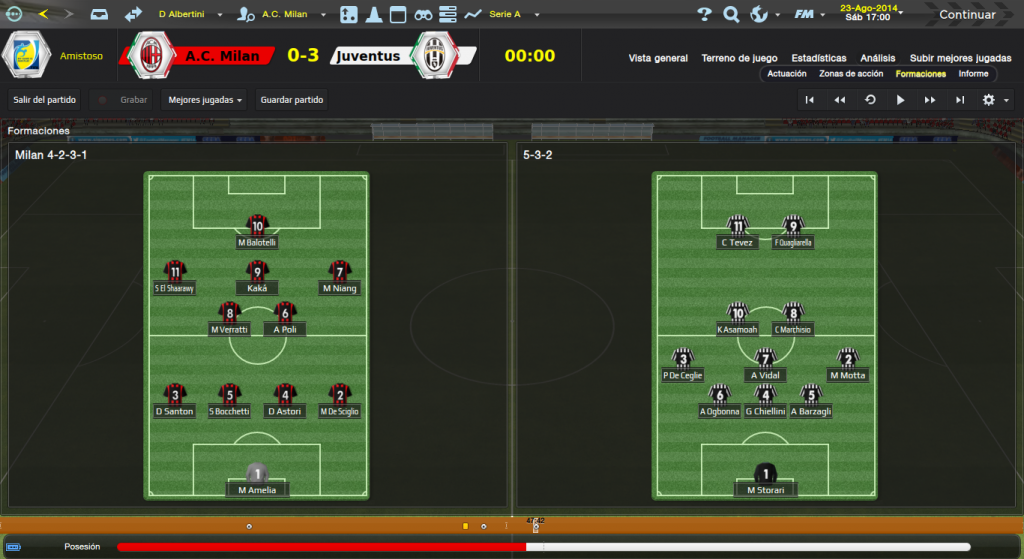This screenshot has width=1024, height=559.
Task: Select the Análisis tab
Action: click(x=877, y=58)
